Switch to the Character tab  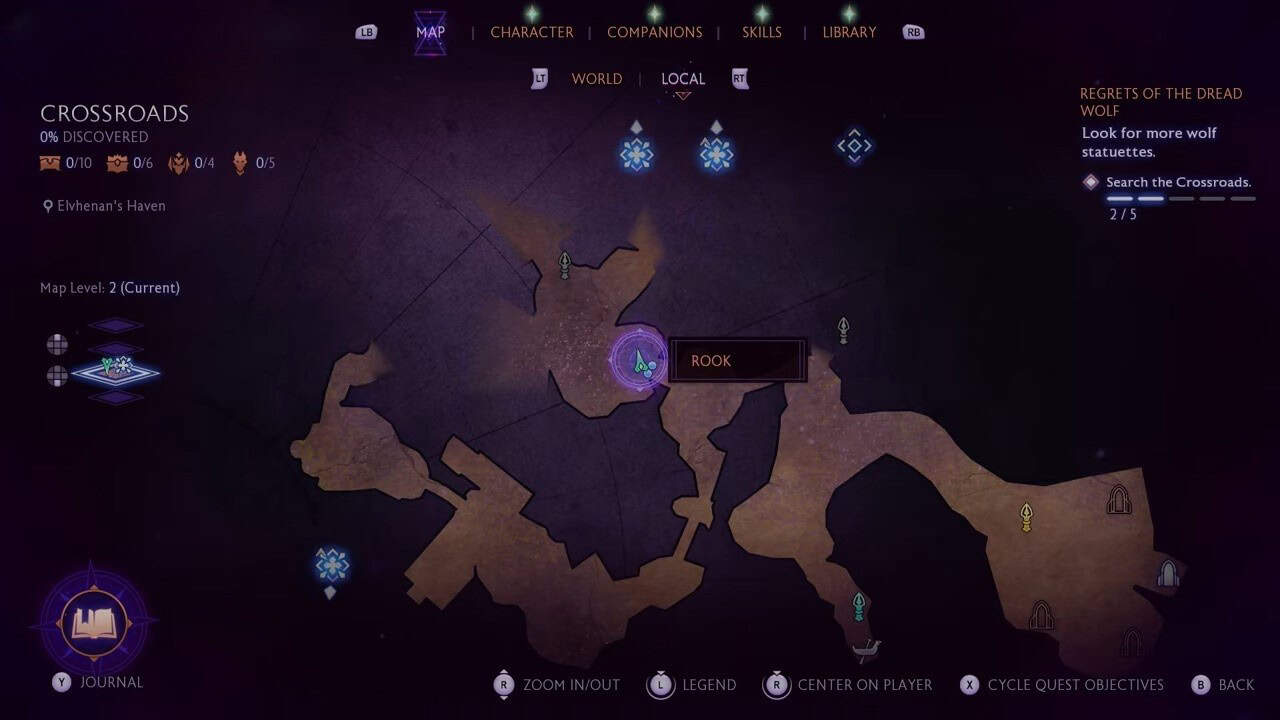(x=531, y=32)
